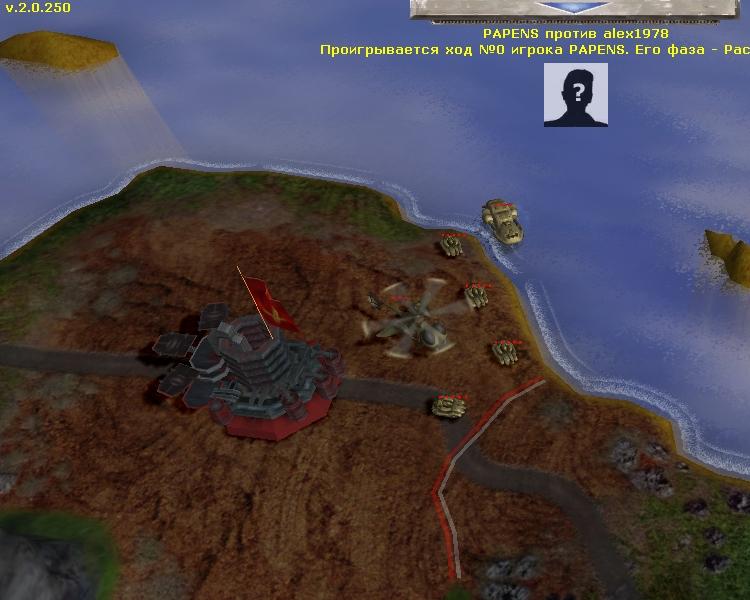Click the unknown player silhouette portrait

[x=576, y=94]
